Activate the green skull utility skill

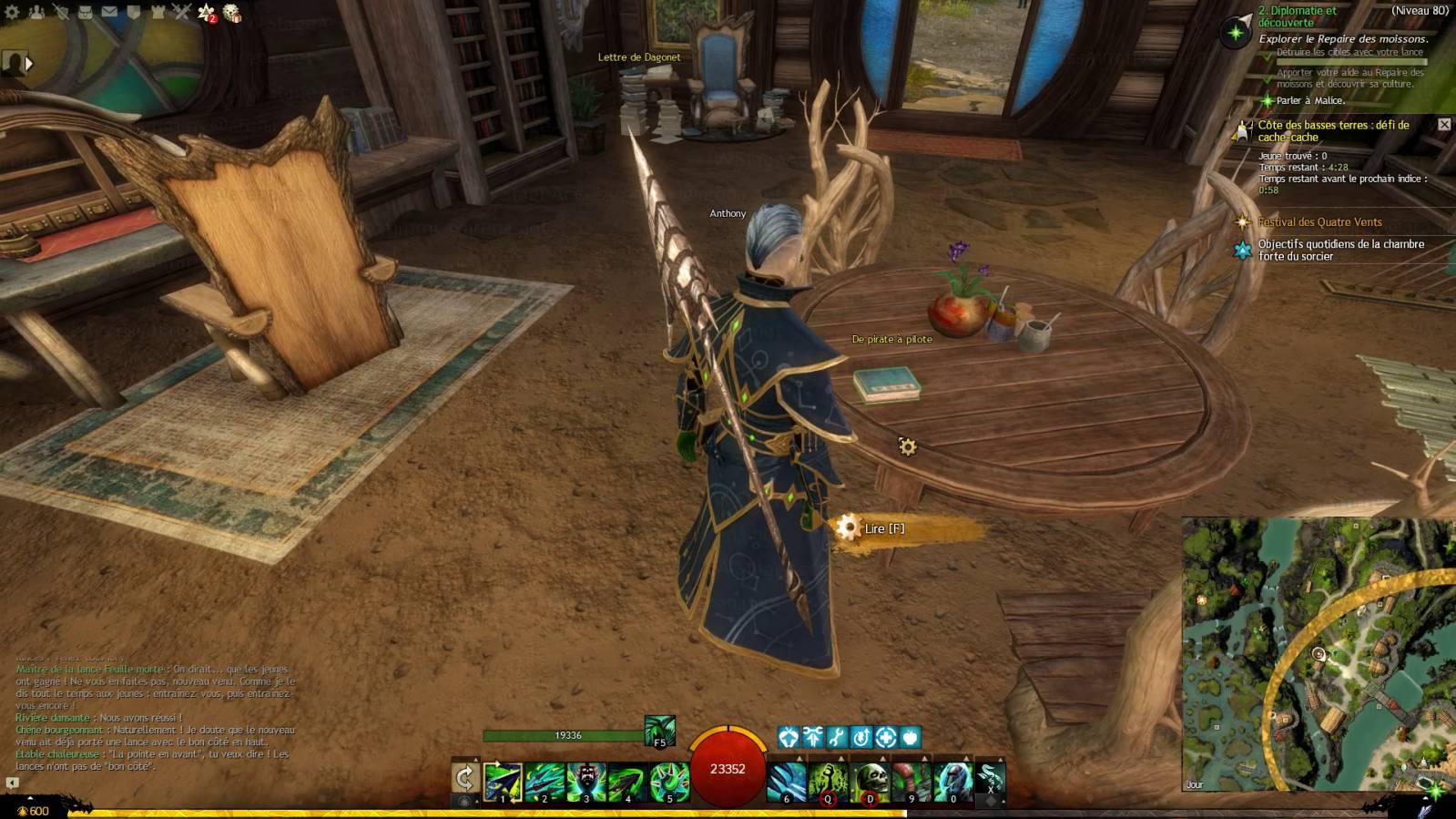click(870, 782)
